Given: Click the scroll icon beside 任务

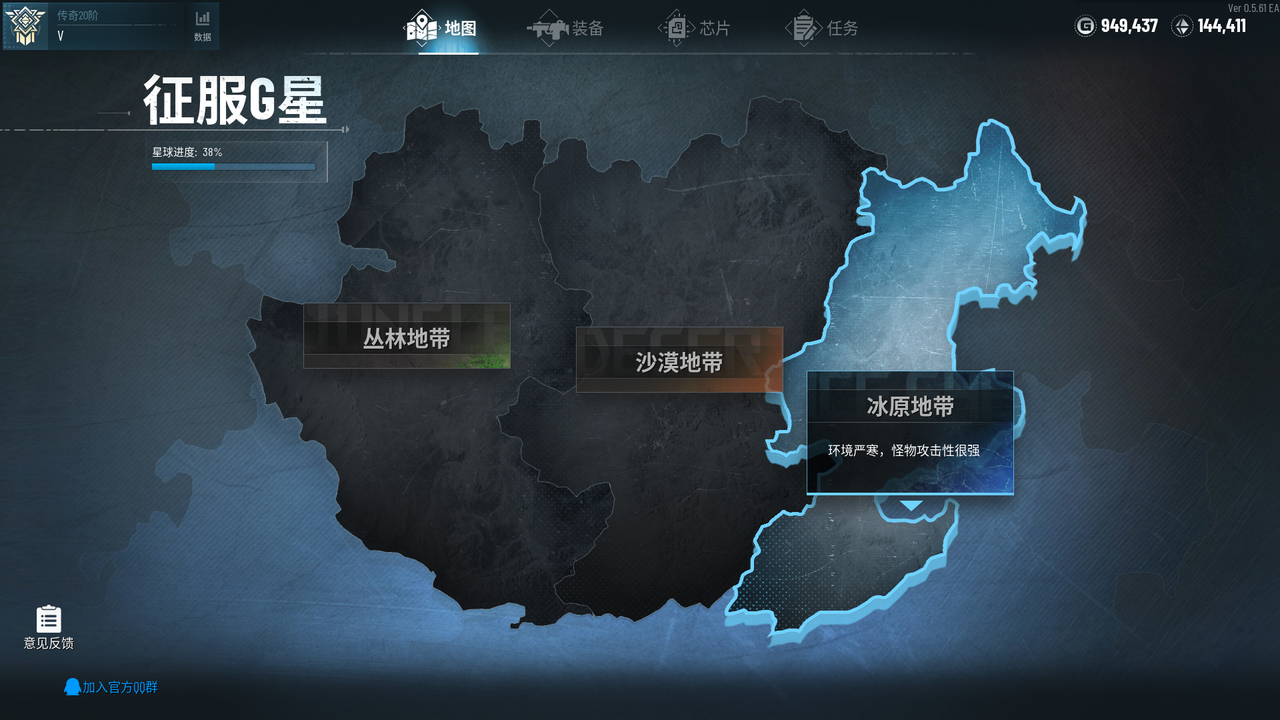Looking at the screenshot, I should coord(804,28).
